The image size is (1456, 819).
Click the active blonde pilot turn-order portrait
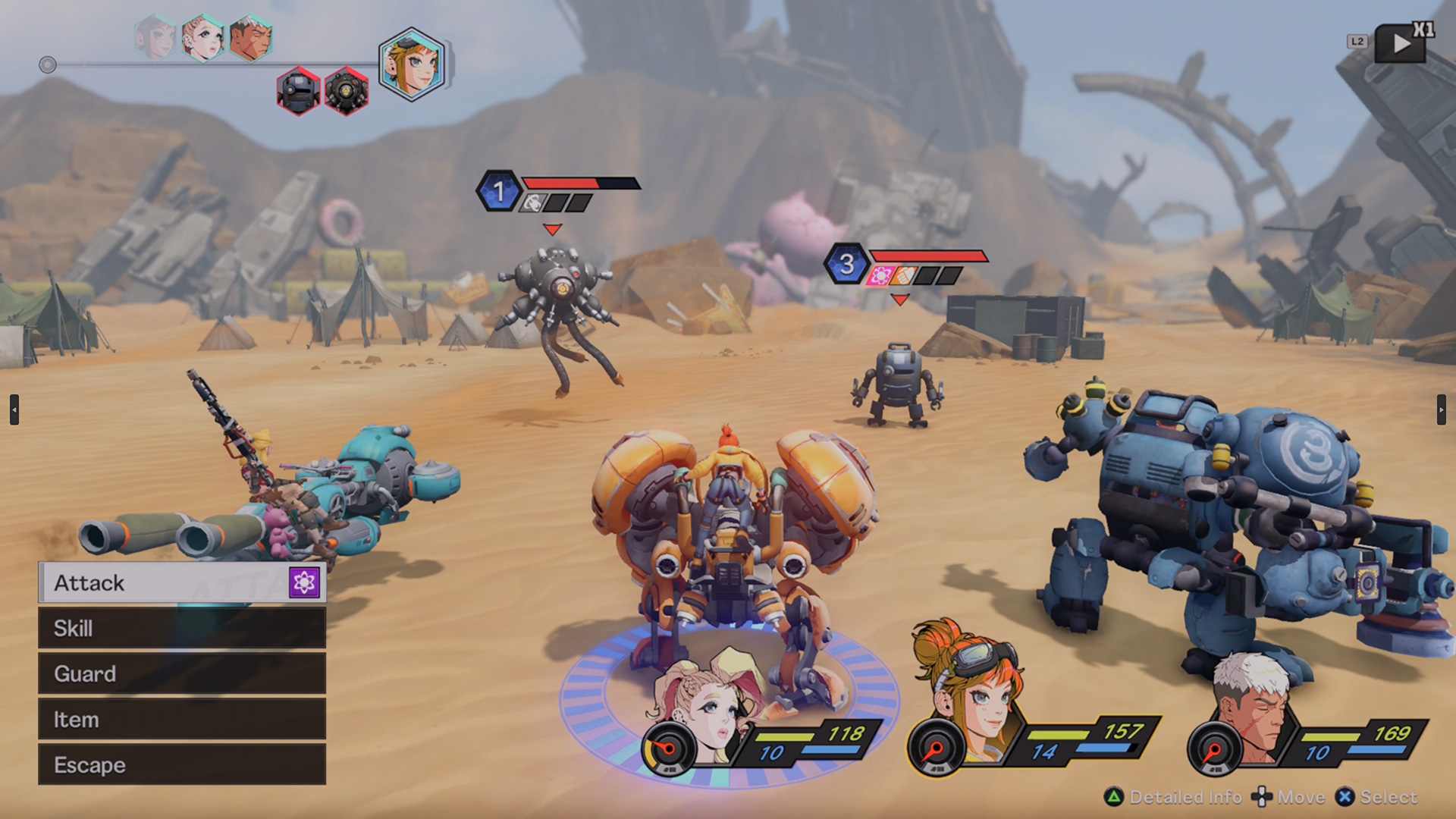[412, 64]
